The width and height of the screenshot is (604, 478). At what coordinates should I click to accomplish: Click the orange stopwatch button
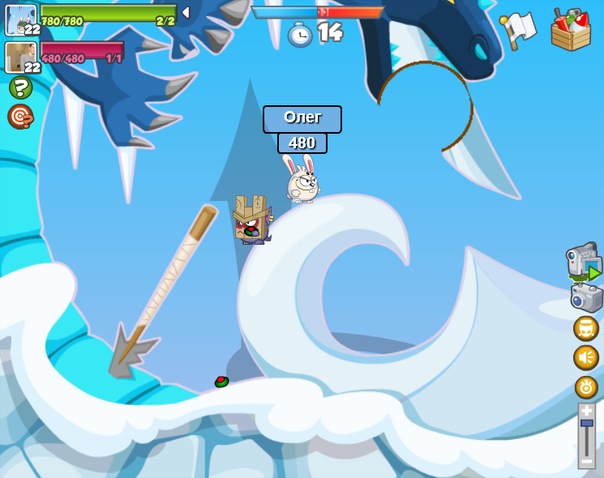[x=586, y=387]
